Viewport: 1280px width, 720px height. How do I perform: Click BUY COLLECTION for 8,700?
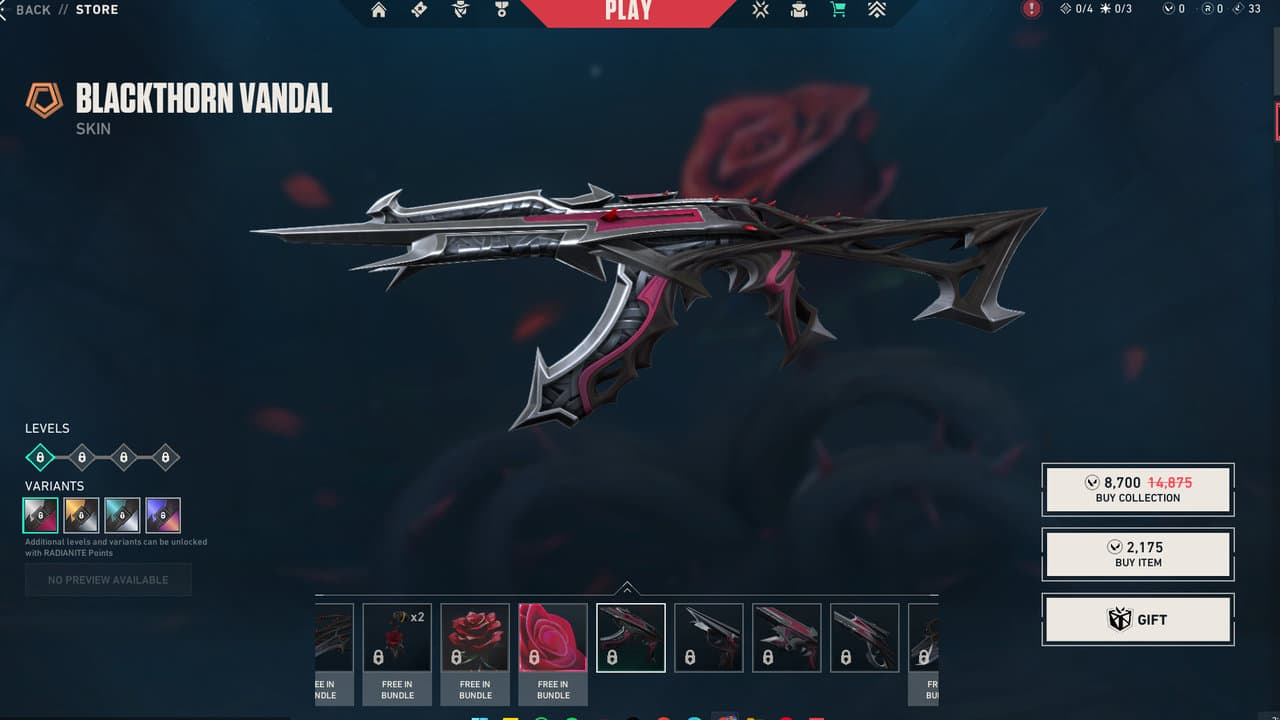tap(1138, 489)
